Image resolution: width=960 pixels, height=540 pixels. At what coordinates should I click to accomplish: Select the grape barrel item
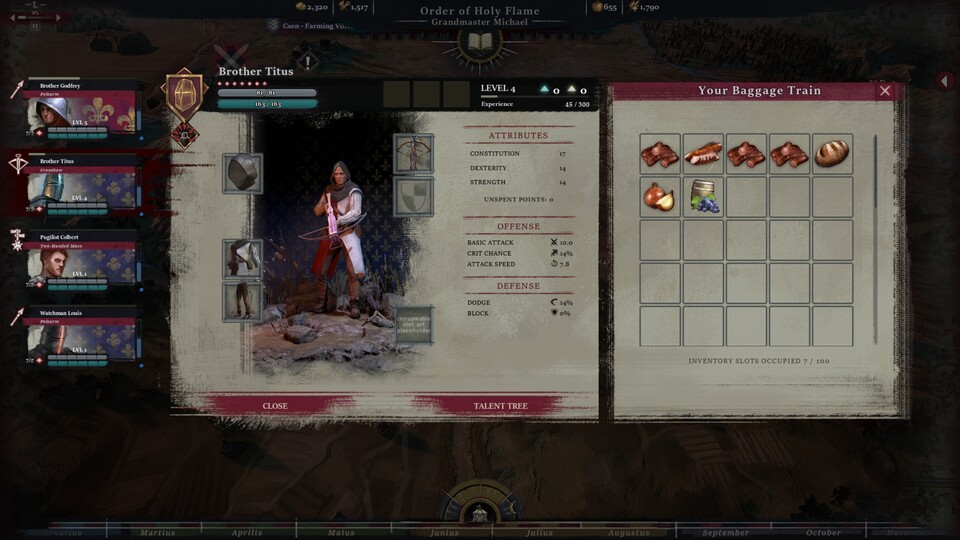tap(703, 197)
